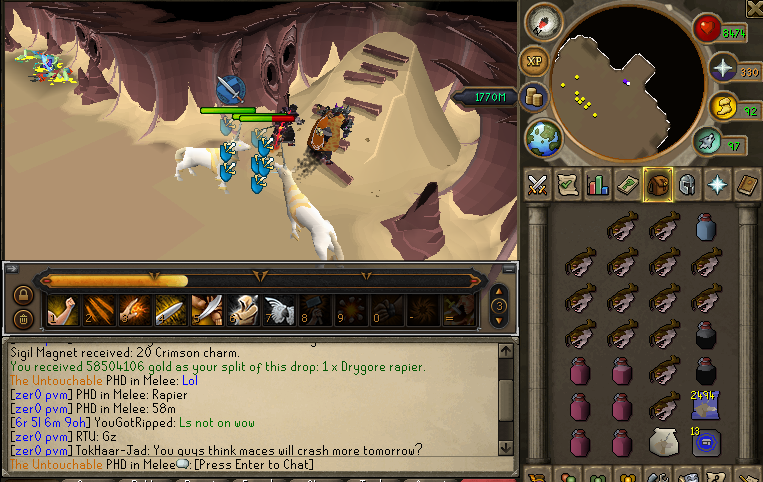Open the brown book tab
763x482 pixels.
pyautogui.click(x=747, y=184)
